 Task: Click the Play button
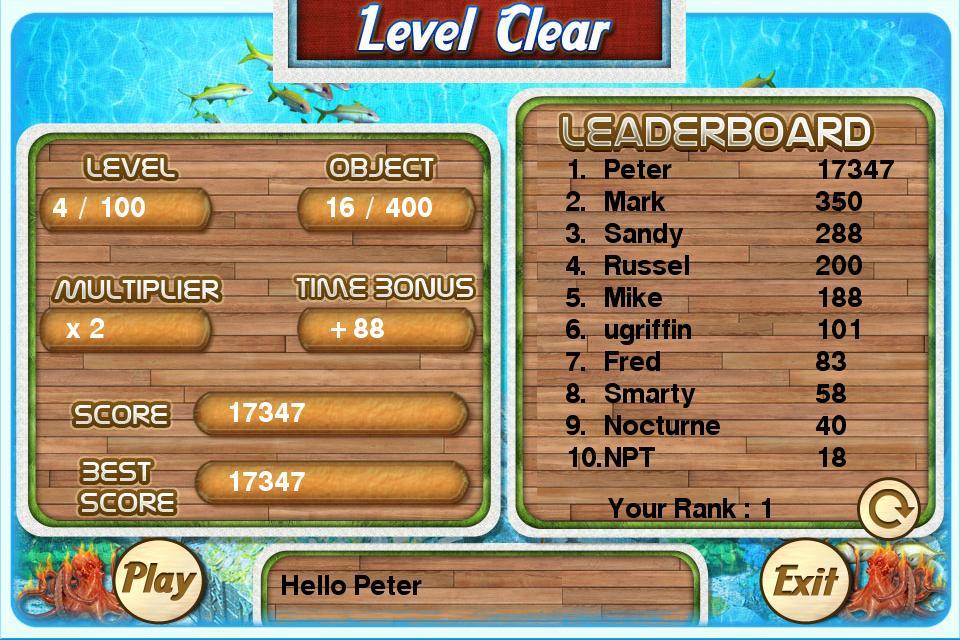tap(158, 579)
